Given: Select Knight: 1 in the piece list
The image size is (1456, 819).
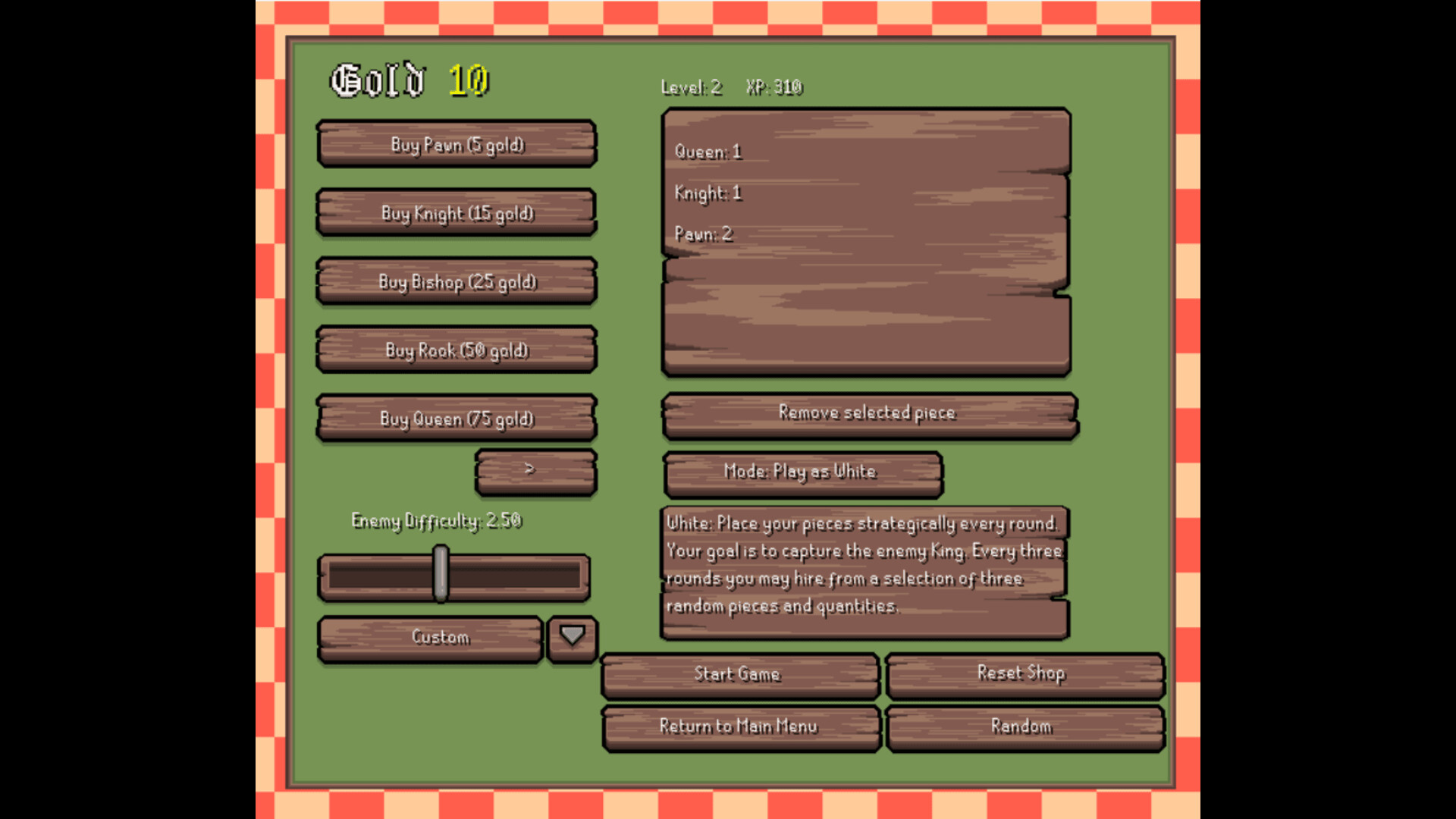Looking at the screenshot, I should [708, 193].
